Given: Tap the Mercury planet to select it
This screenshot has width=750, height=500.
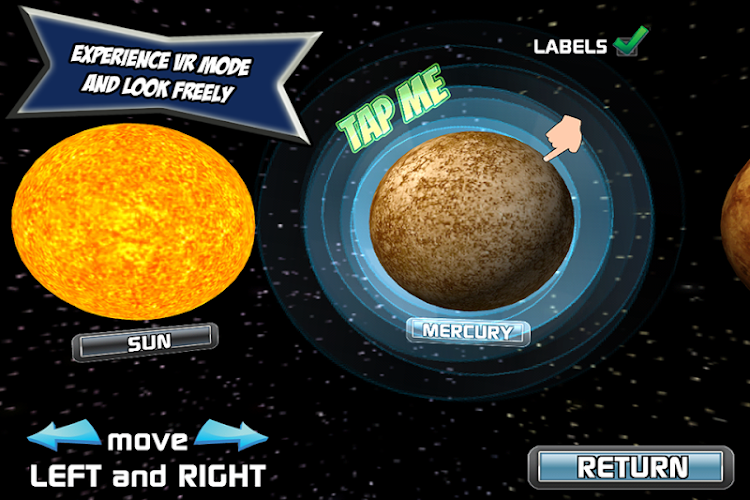Looking at the screenshot, I should click(x=472, y=222).
